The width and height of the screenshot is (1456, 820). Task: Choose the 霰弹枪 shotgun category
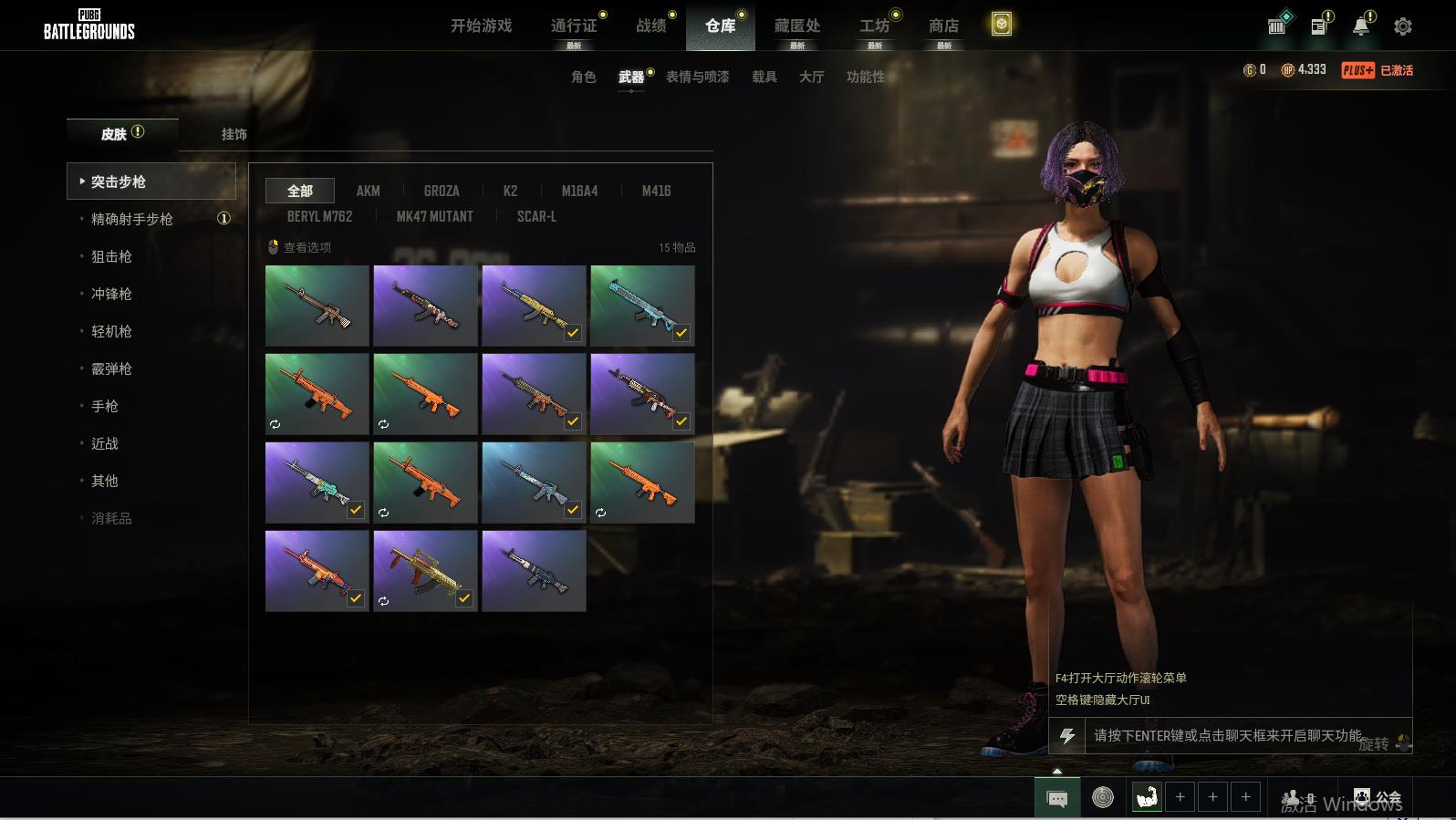(x=111, y=368)
